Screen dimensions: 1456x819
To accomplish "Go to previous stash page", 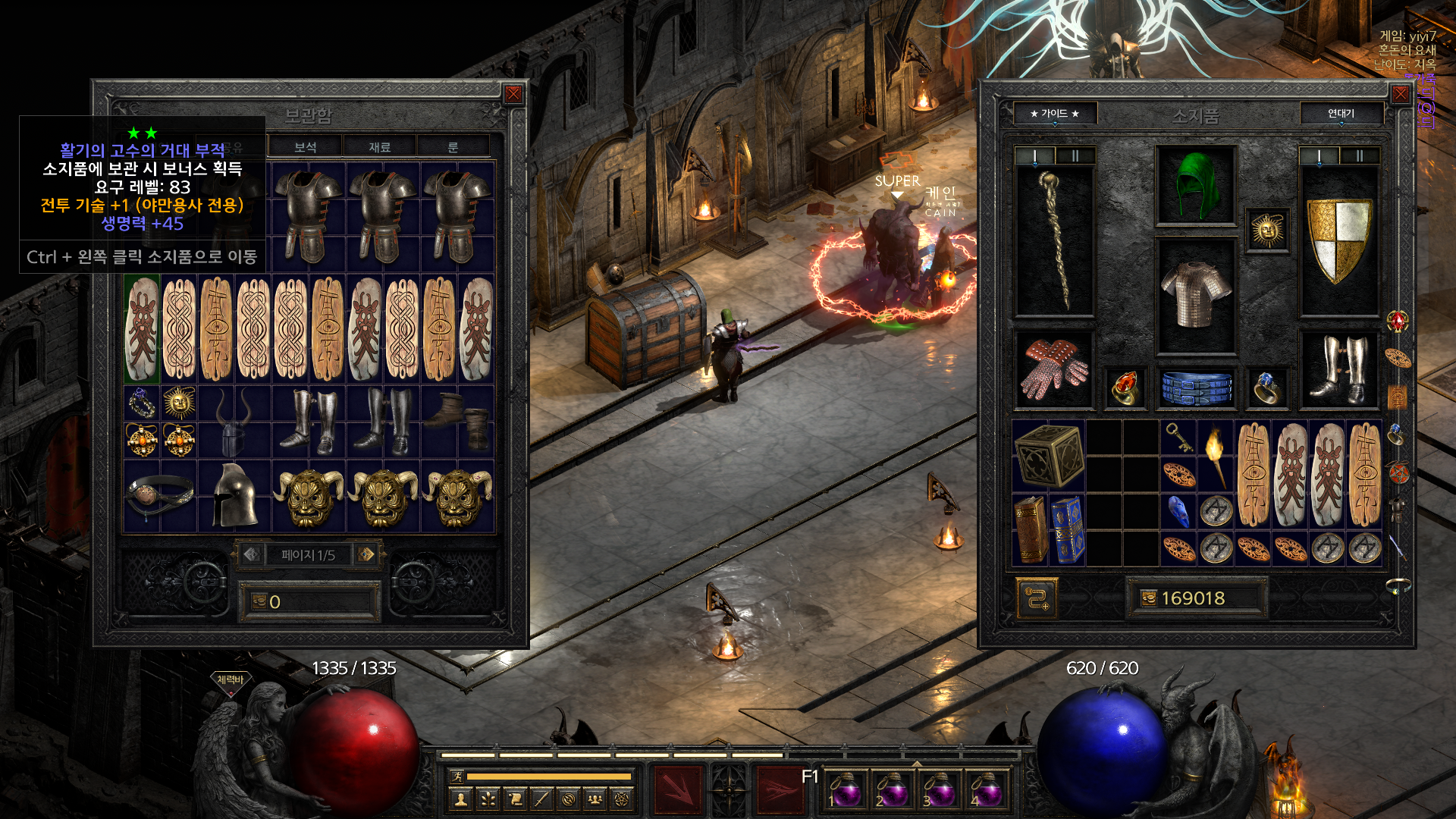I will [x=252, y=554].
